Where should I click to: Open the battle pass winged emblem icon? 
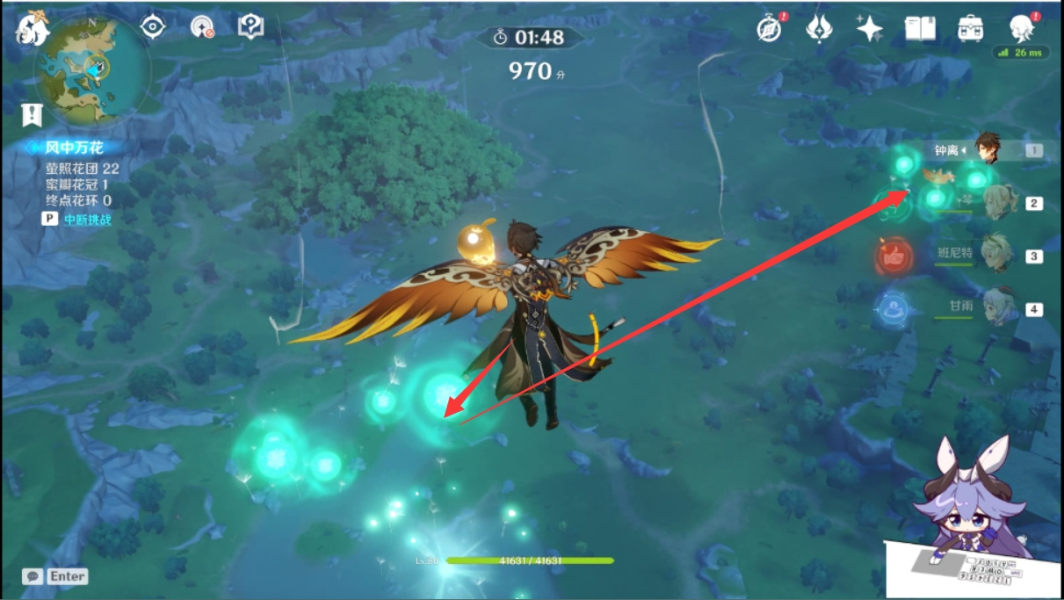tap(820, 29)
